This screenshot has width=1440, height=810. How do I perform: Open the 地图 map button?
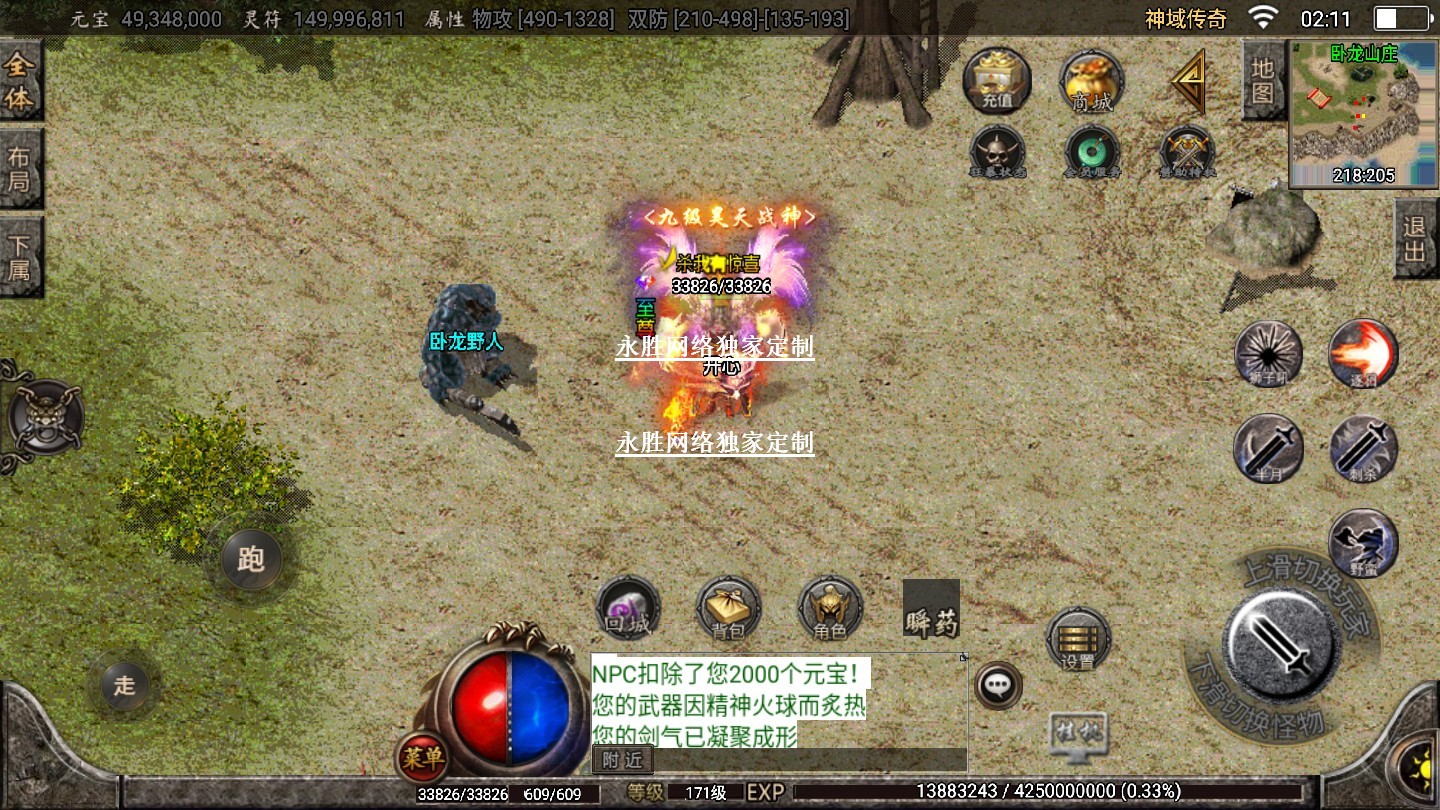1263,81
